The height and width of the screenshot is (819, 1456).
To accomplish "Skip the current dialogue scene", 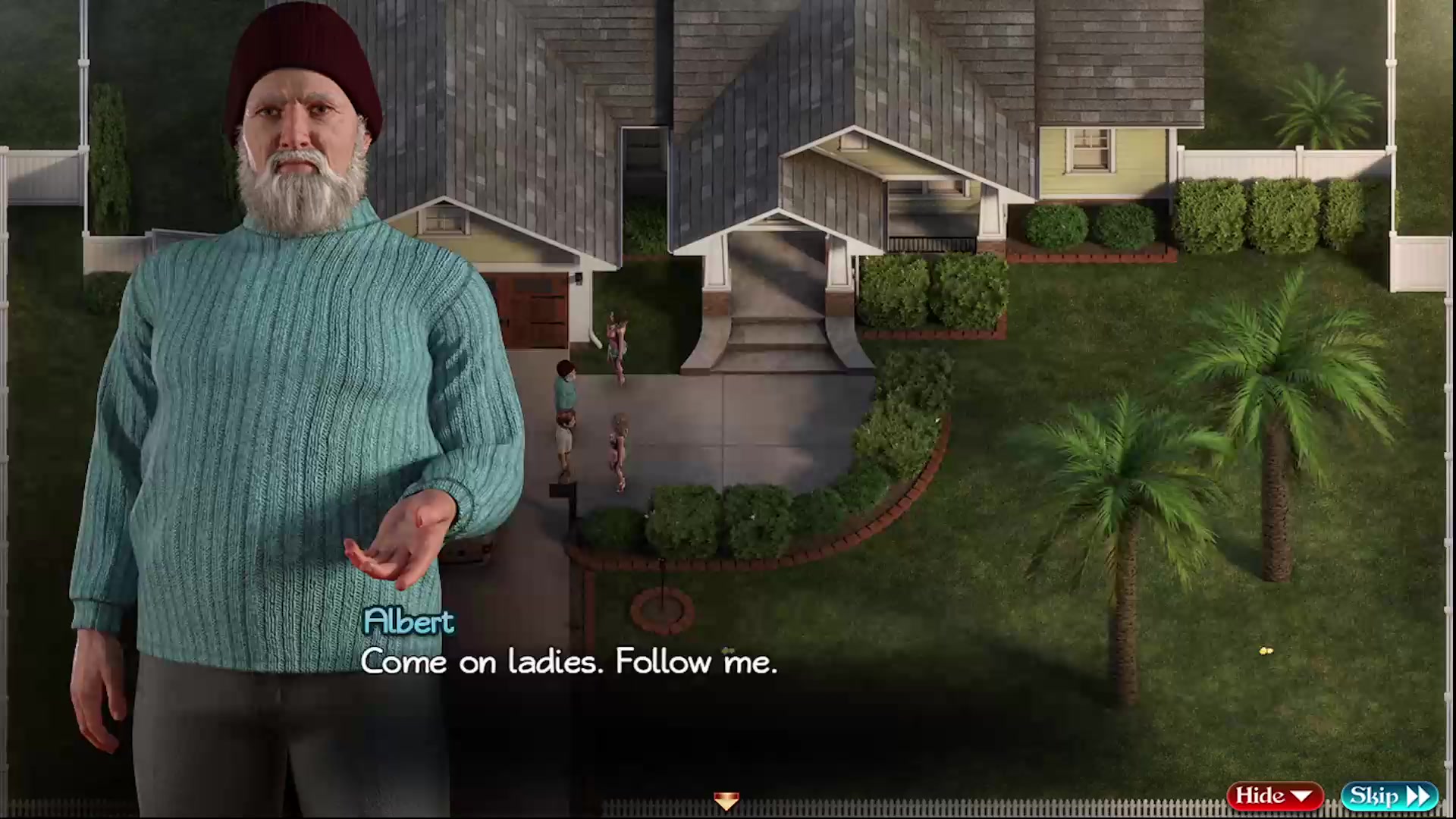I will 1389,796.
